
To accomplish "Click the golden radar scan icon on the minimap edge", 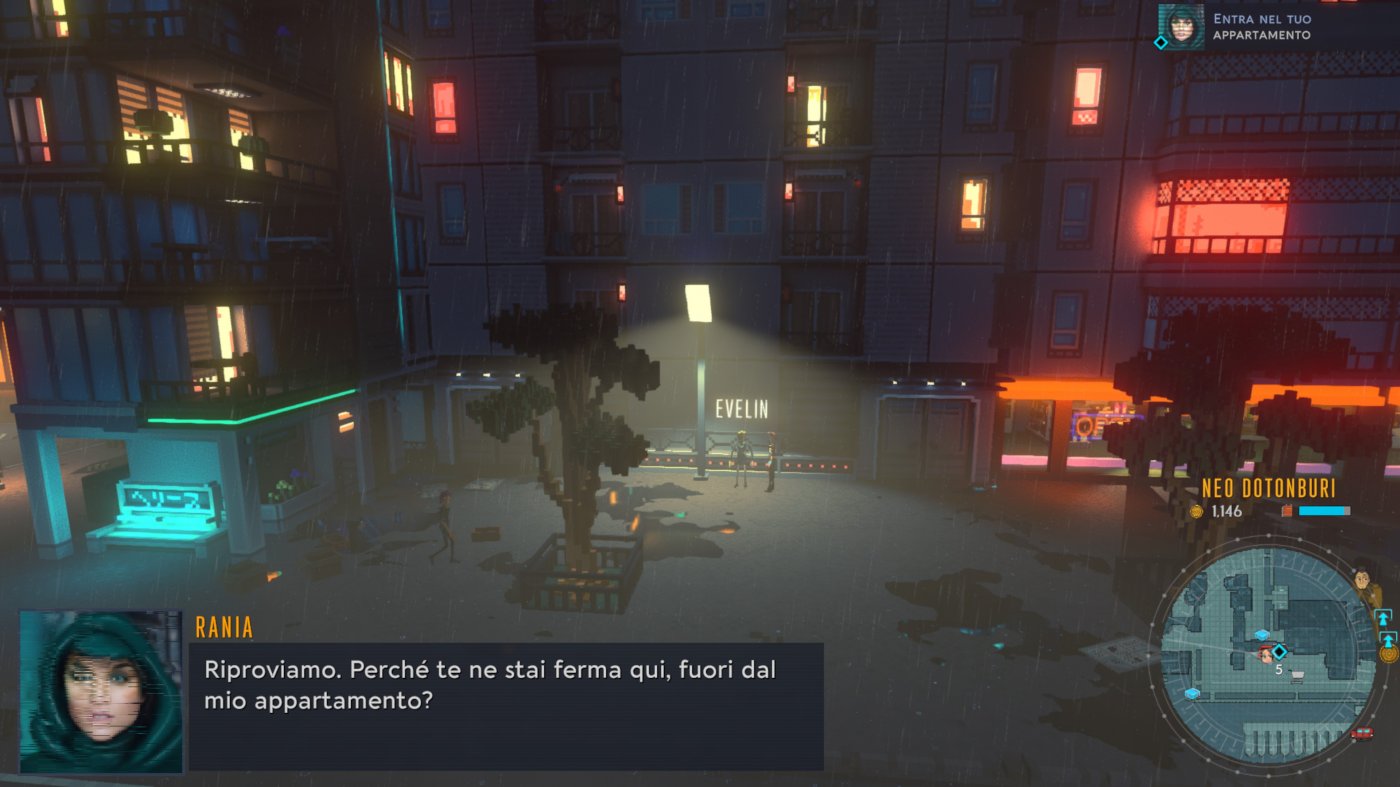I will (x=1388, y=656).
